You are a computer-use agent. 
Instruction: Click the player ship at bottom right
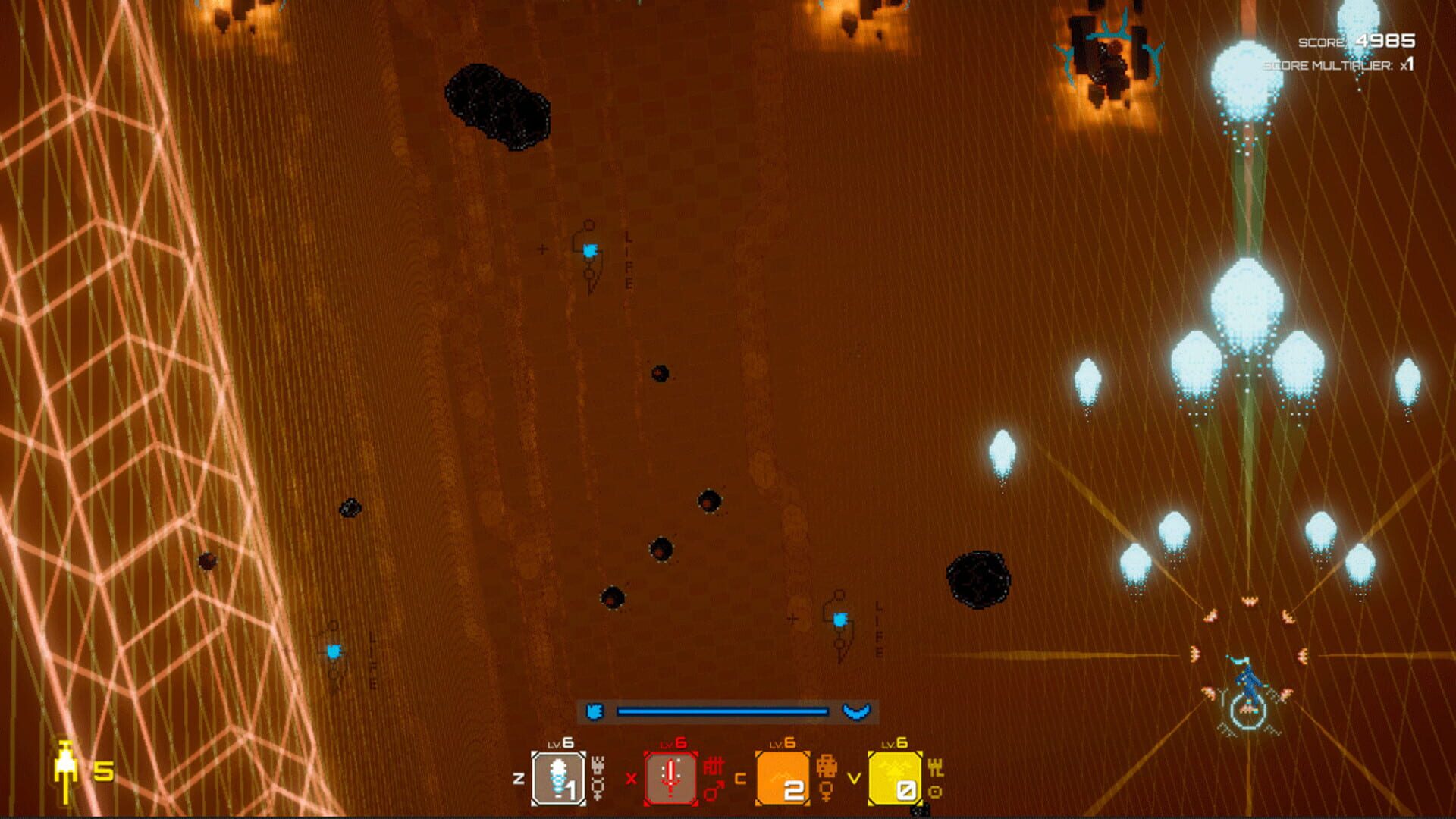pos(1247,682)
